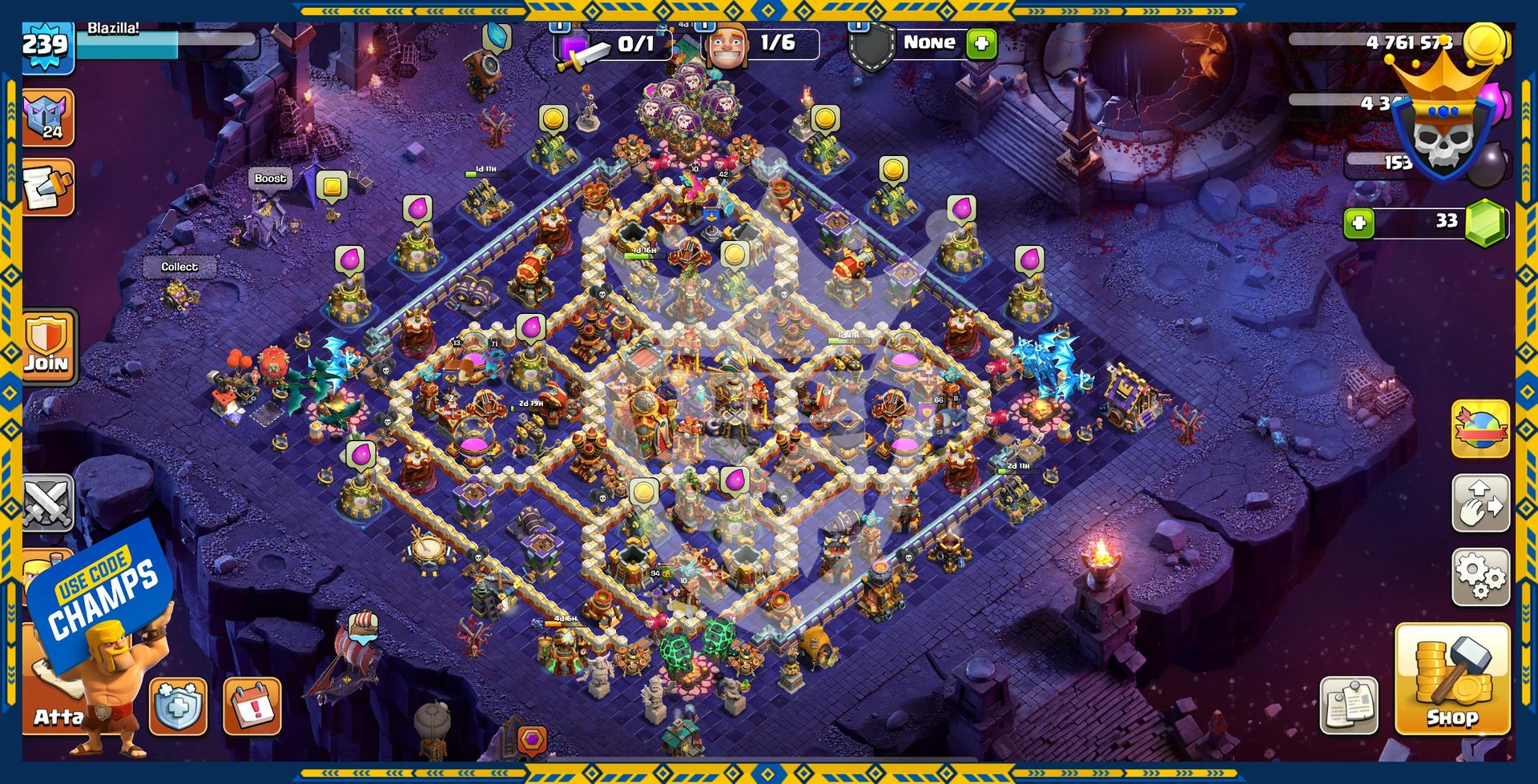Image resolution: width=1538 pixels, height=784 pixels.
Task: Click the Join clan shield button
Action: pos(48,346)
